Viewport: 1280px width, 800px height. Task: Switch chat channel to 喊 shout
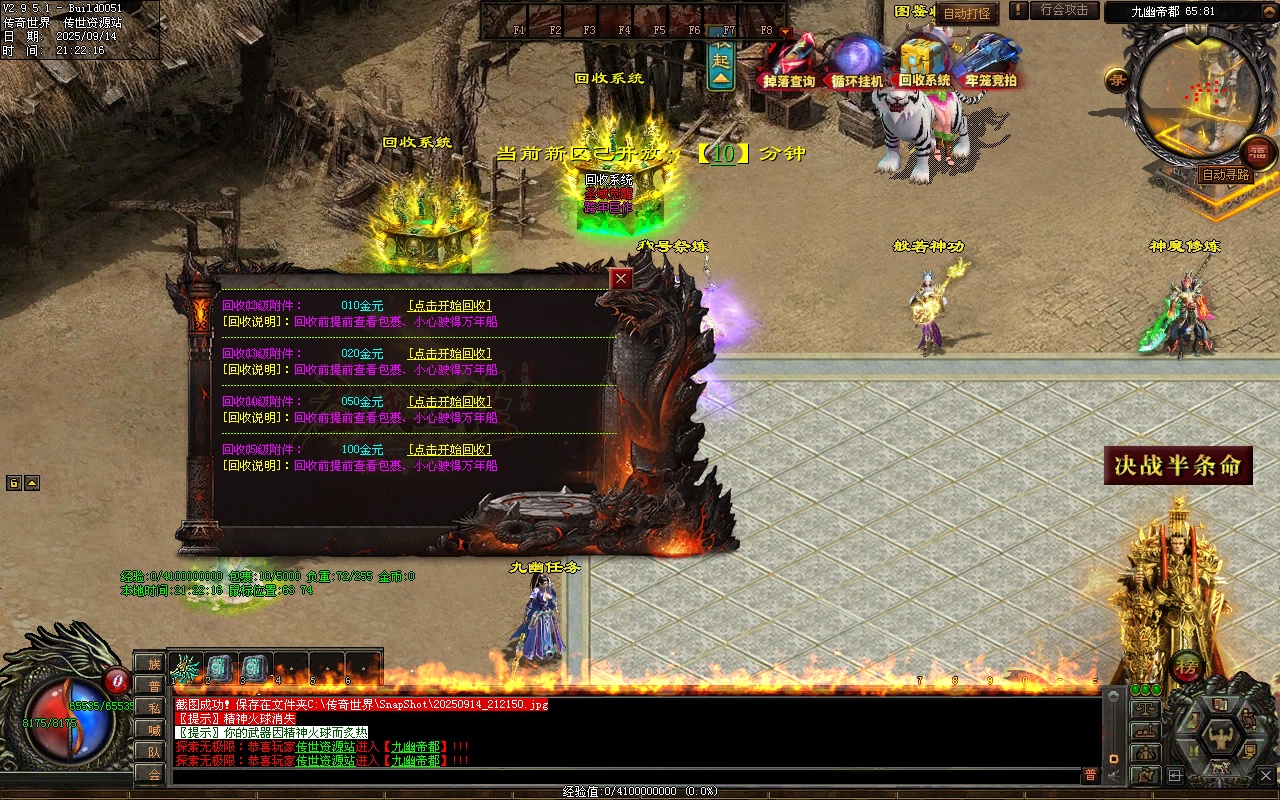click(152, 729)
